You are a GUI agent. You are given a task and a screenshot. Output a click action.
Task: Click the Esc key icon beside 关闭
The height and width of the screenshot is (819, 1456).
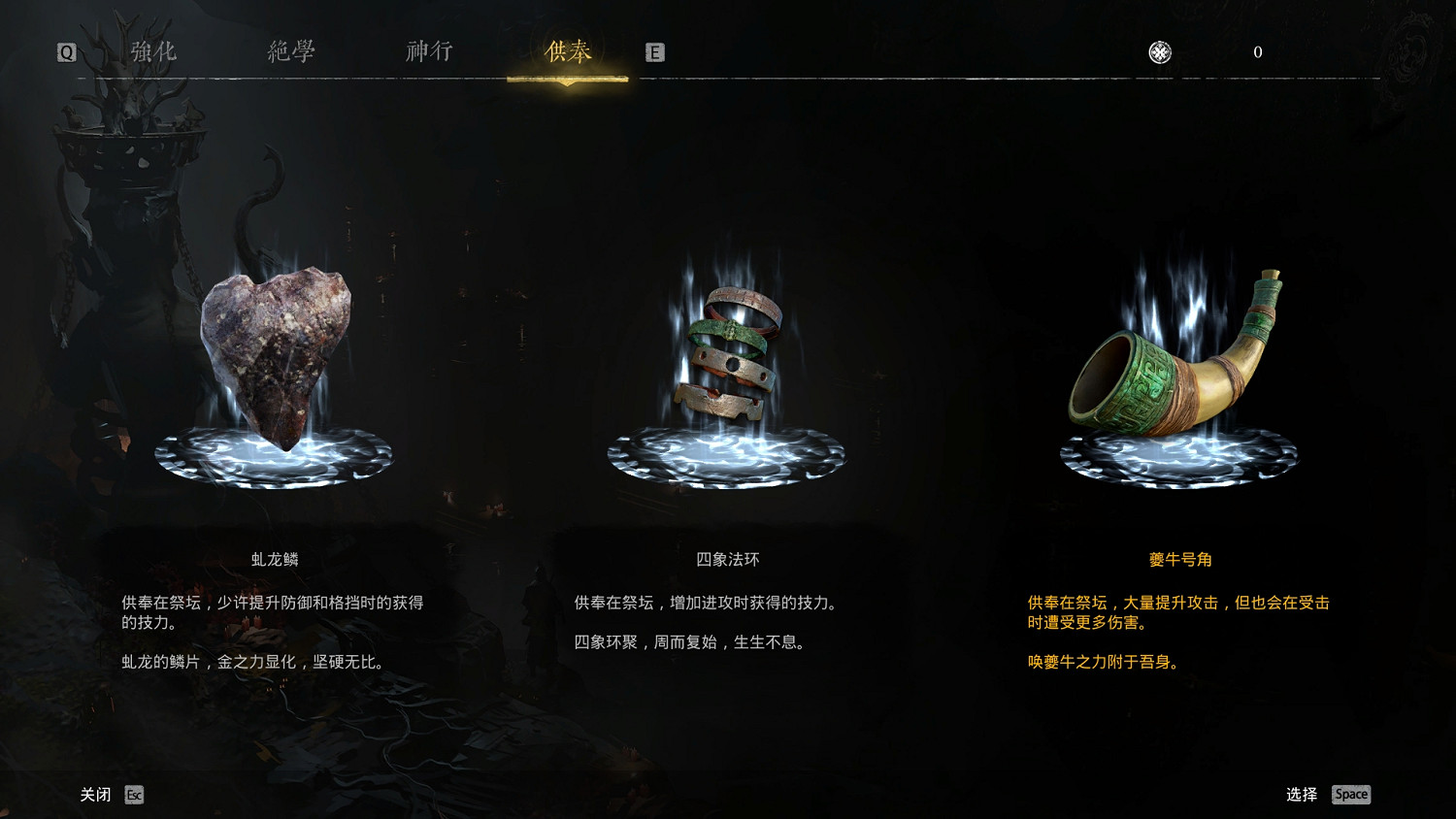134,795
